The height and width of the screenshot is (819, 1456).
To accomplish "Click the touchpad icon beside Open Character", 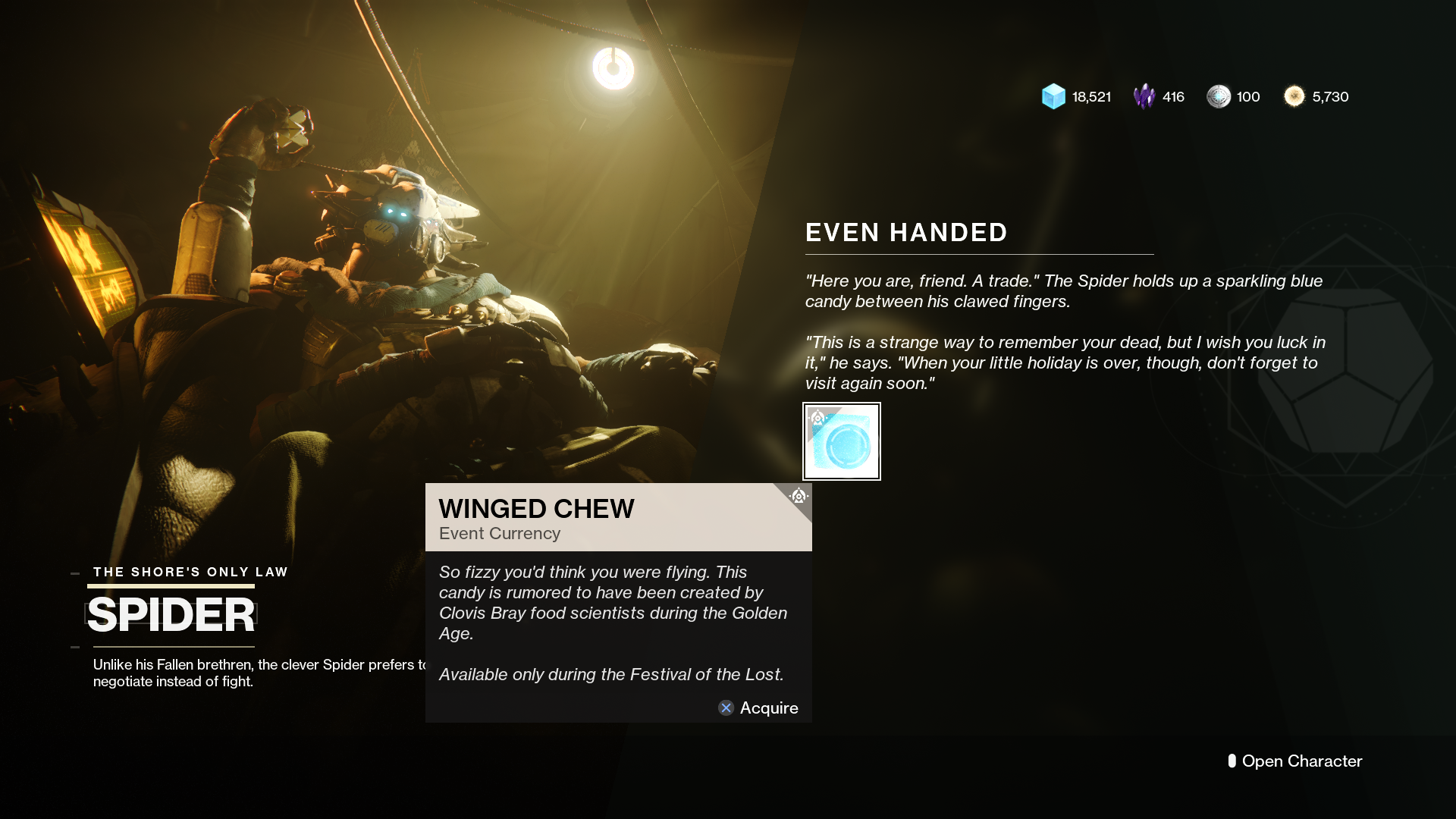I will [x=1232, y=761].
